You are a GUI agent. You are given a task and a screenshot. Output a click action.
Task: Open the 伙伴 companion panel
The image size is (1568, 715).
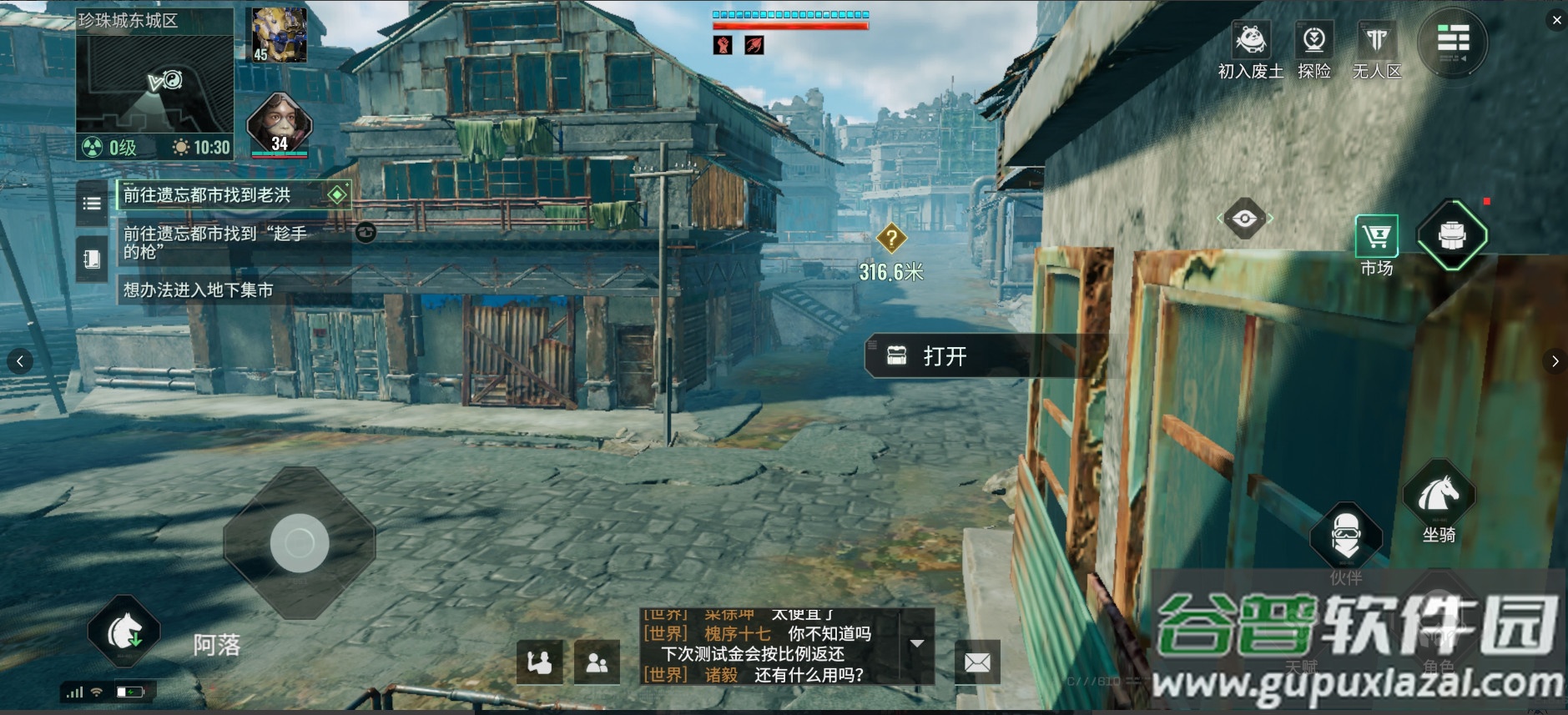(x=1345, y=536)
